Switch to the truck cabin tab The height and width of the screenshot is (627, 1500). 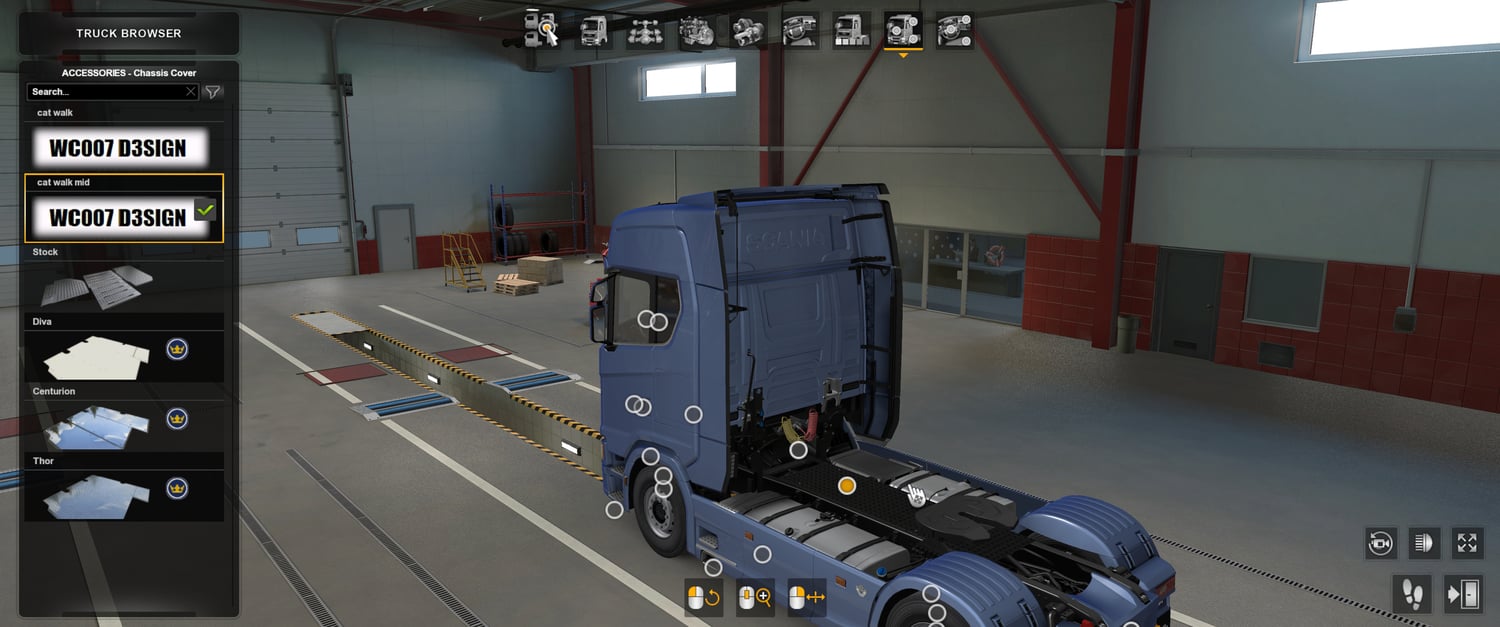(x=593, y=30)
